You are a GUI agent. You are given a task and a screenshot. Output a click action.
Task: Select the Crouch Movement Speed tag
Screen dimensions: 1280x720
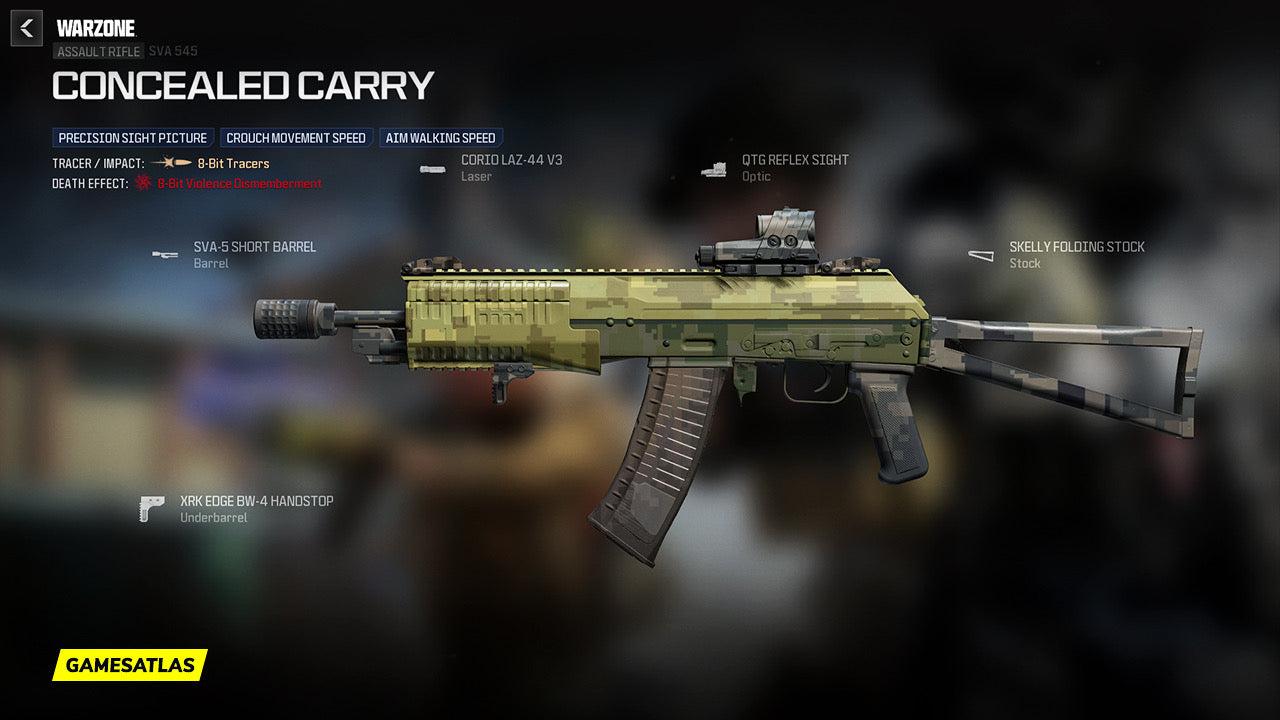296,138
